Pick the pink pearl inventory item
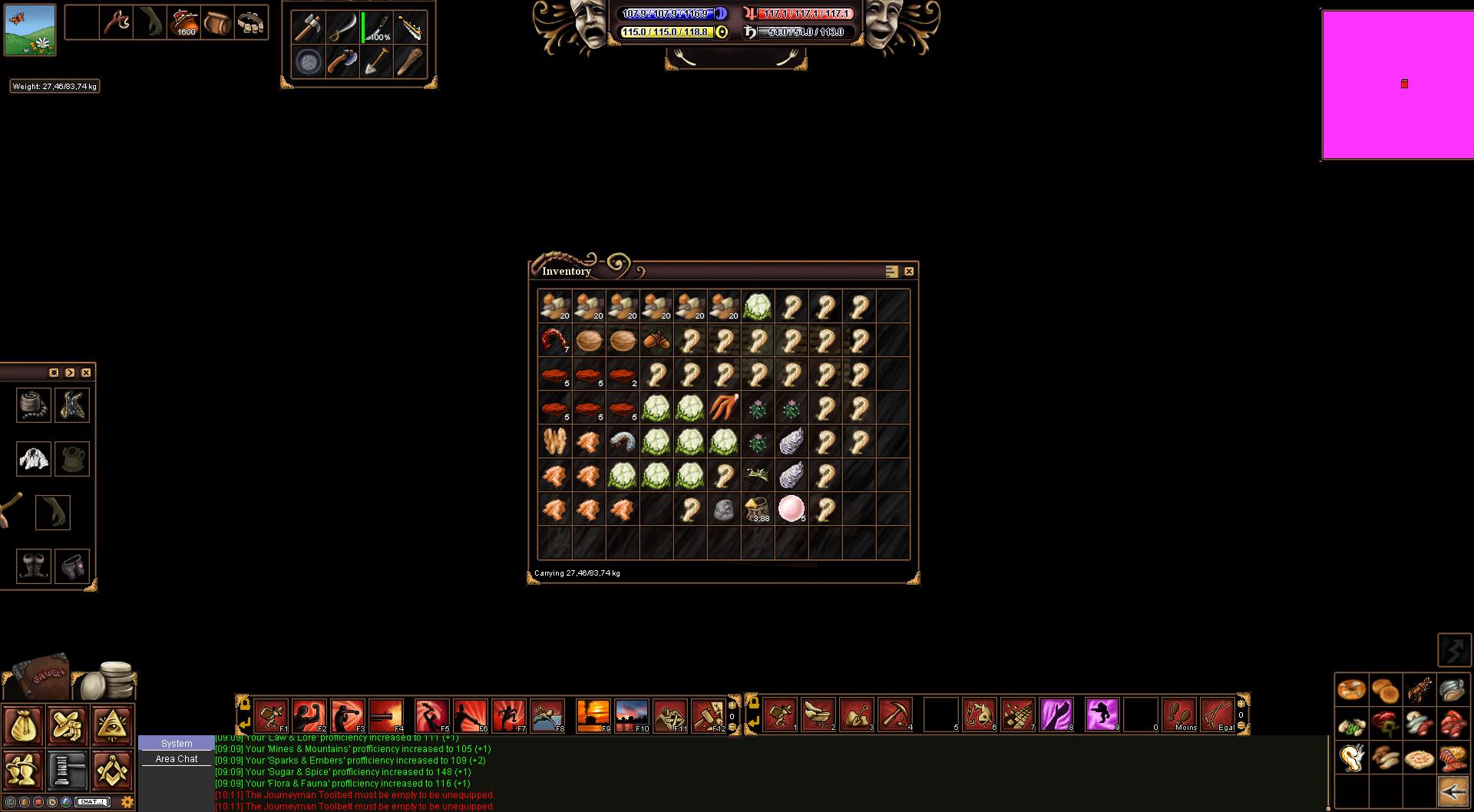1474x812 pixels. tap(791, 508)
